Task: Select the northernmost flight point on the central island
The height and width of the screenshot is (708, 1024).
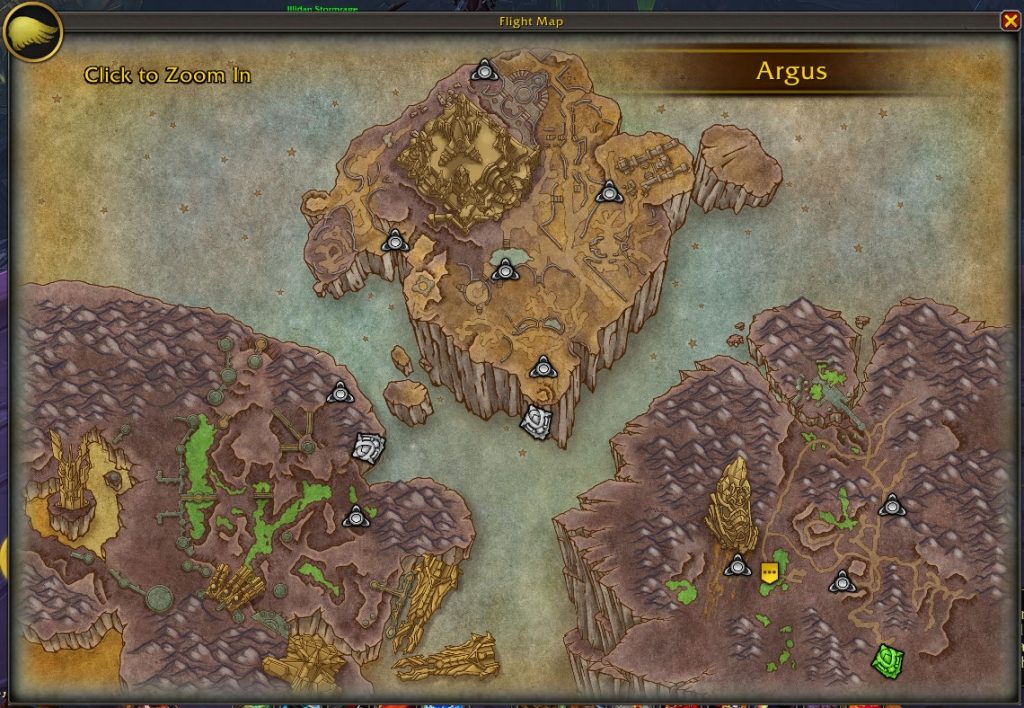Action: [x=485, y=70]
